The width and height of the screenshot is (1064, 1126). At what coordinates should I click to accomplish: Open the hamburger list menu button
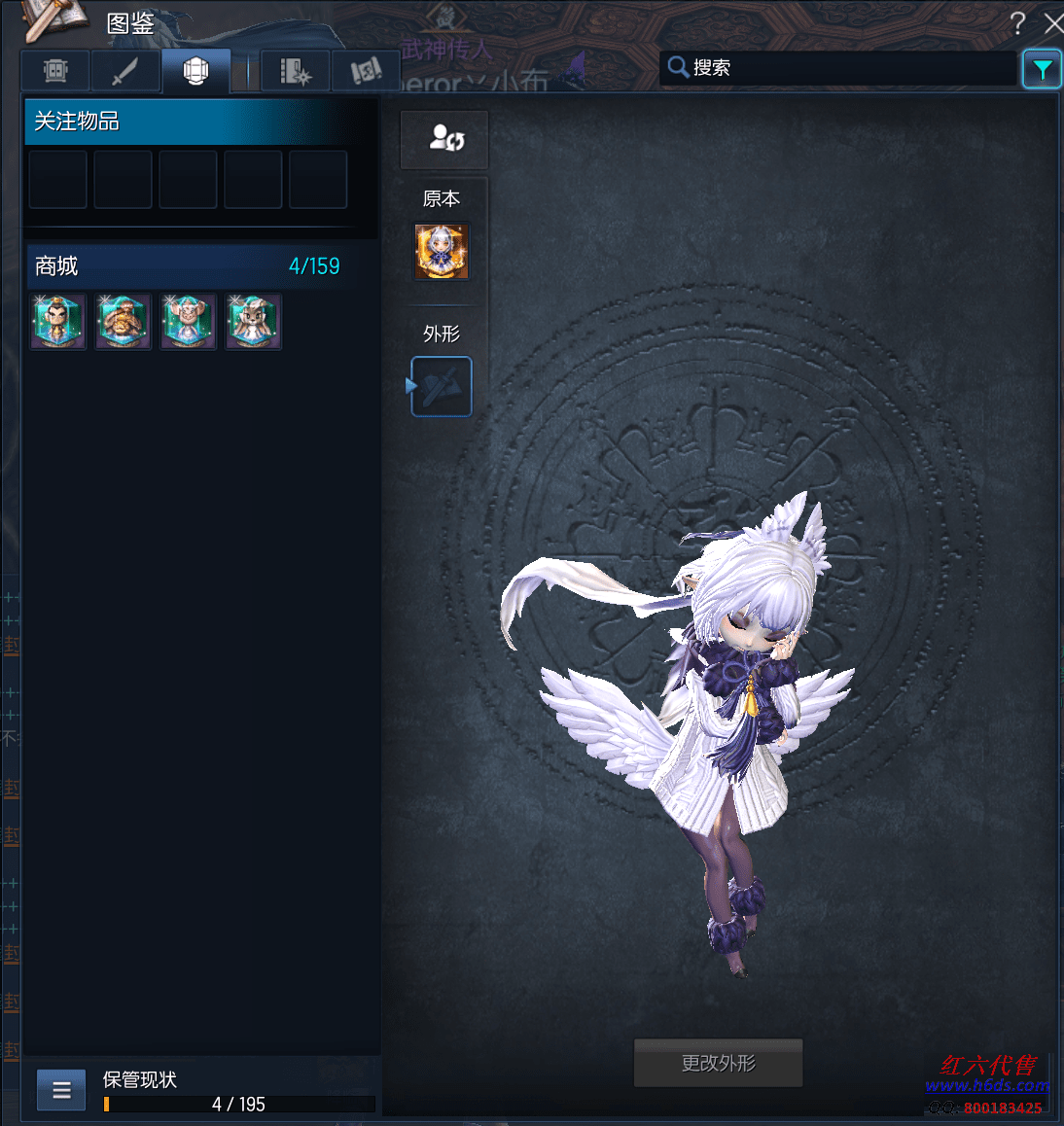(x=61, y=1090)
